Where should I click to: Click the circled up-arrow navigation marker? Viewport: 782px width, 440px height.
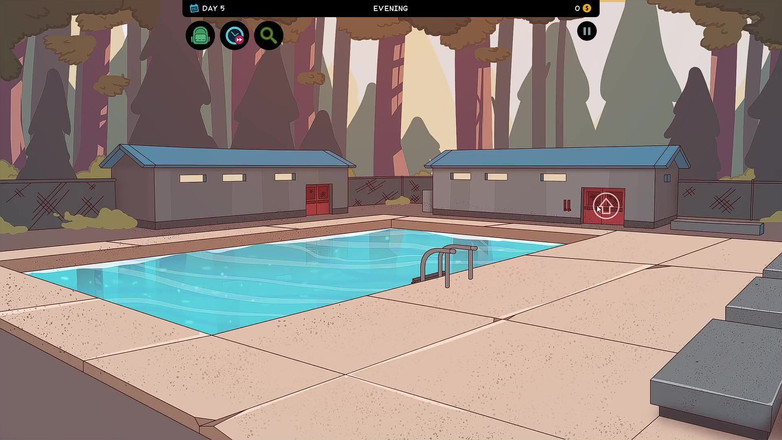[606, 207]
